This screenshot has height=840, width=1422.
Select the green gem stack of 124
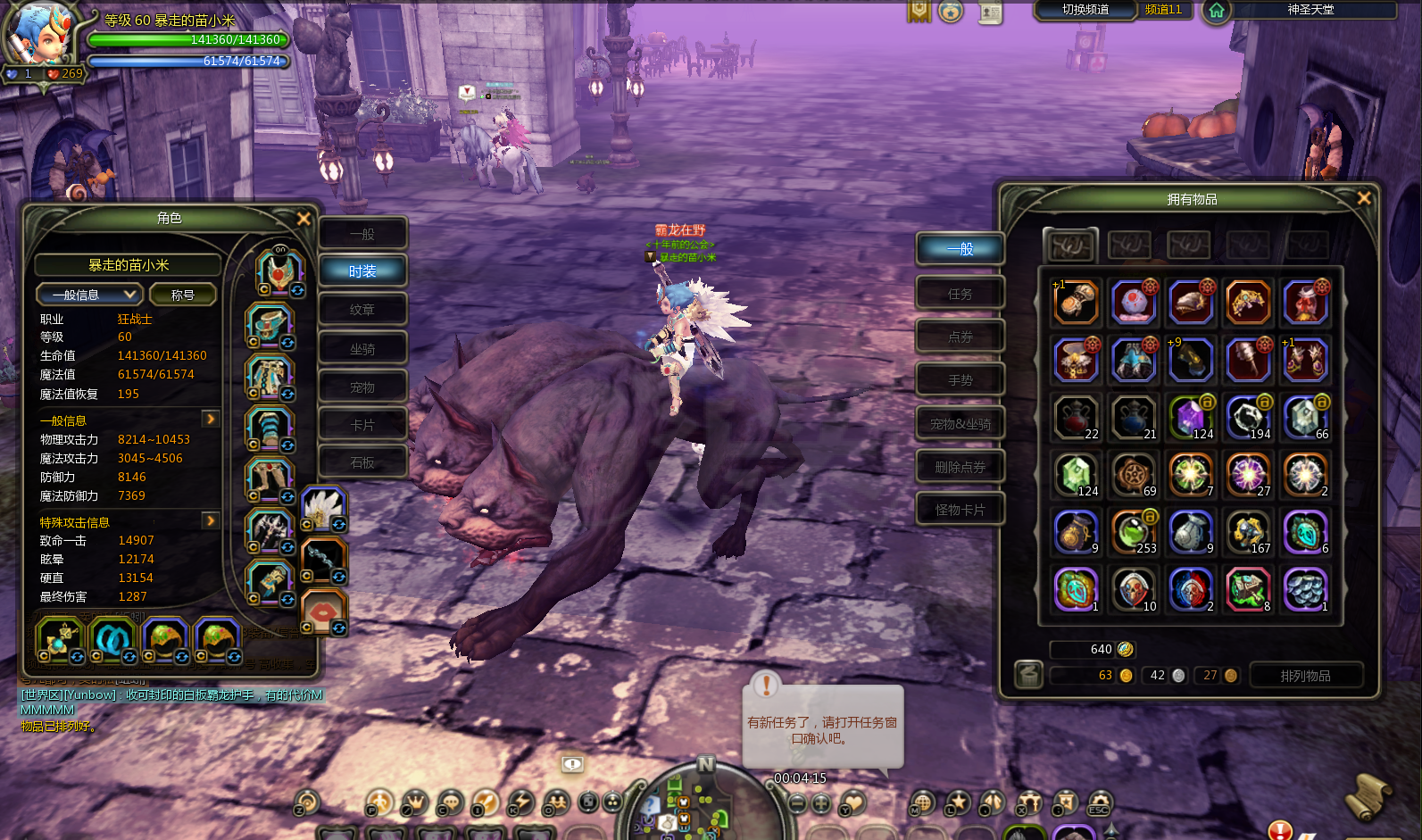pos(1076,475)
